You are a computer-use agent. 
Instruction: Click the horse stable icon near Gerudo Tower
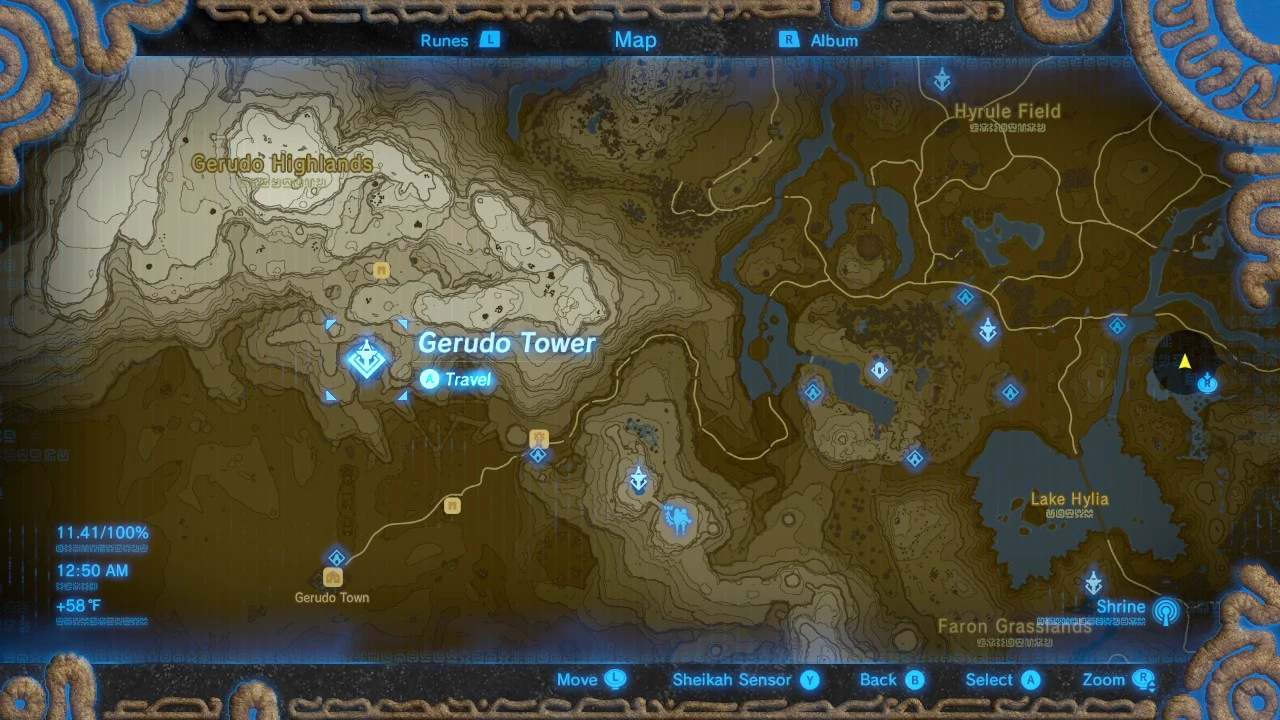click(539, 437)
